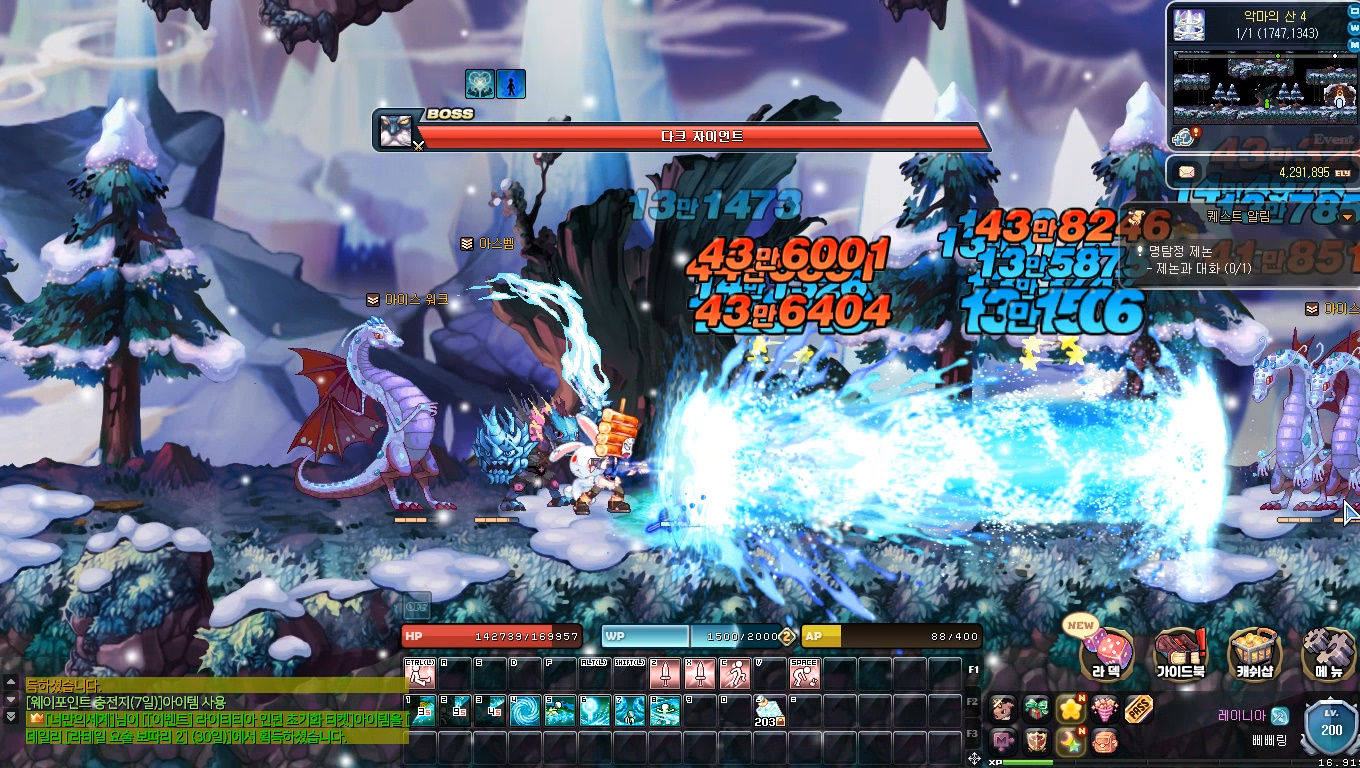
Task: Collapse the 퀘스트 알림 quest tracker arrow
Action: coord(1347,216)
